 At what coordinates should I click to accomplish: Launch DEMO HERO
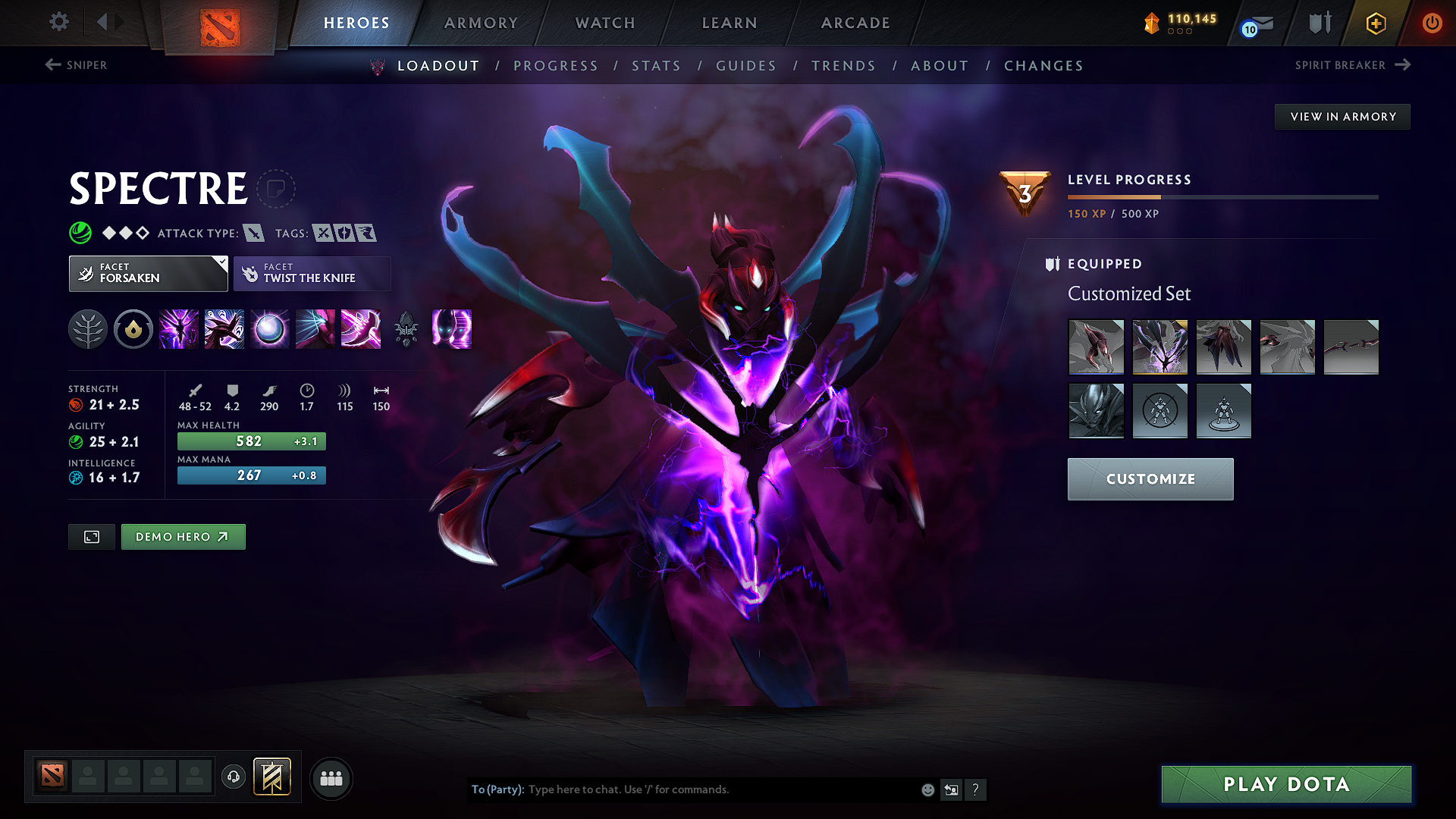point(183,536)
